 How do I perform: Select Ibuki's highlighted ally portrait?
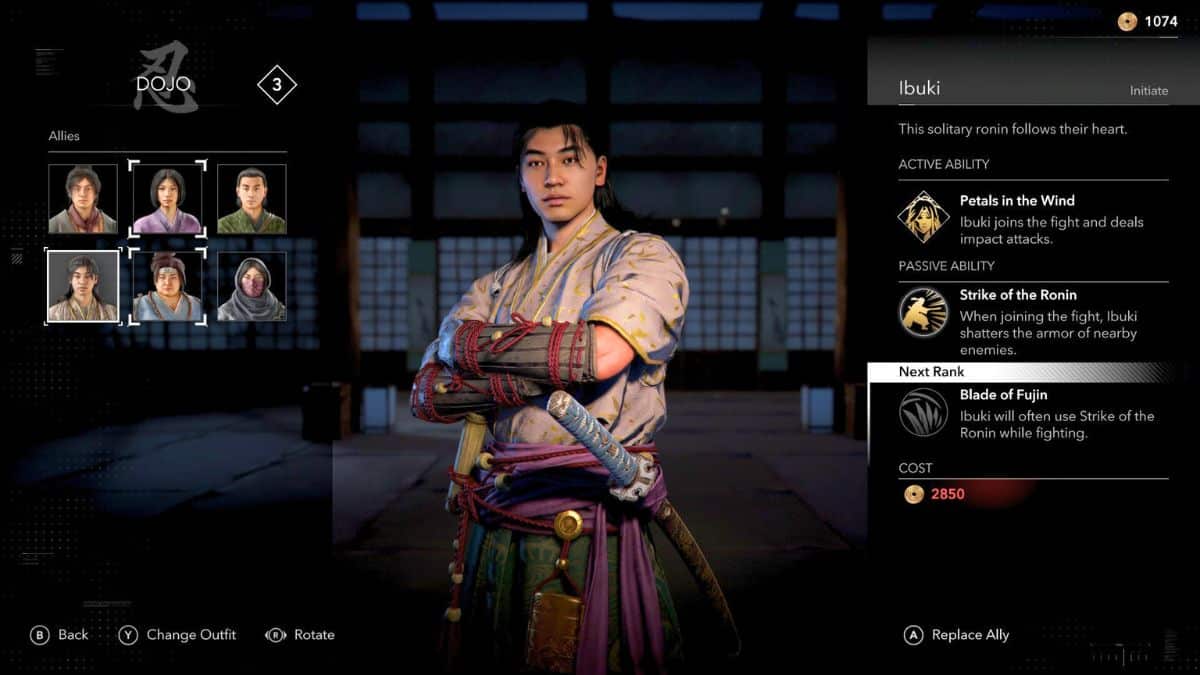point(83,286)
